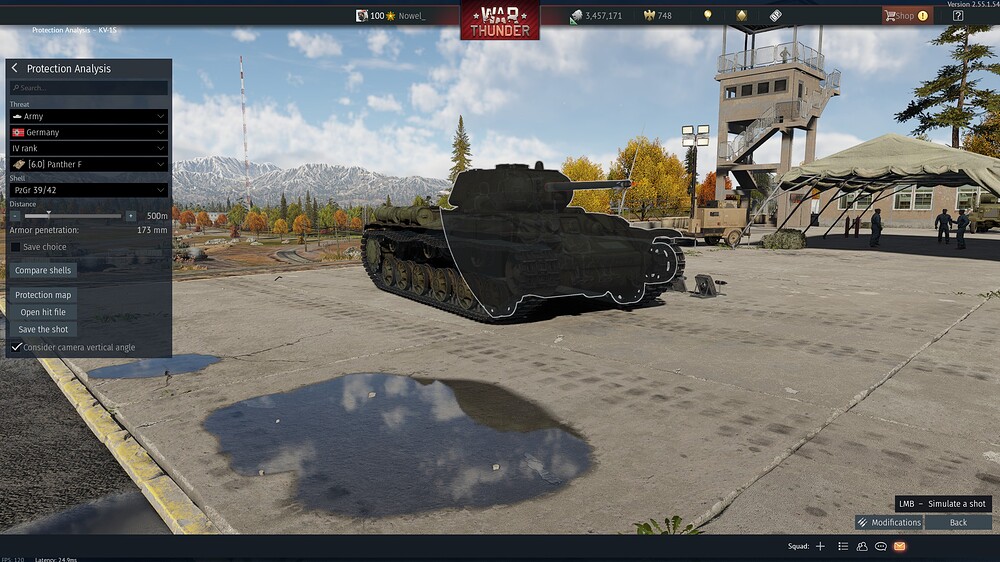
Task: Toggle Consider camera vertical angle checkbox
Action: click(16, 347)
